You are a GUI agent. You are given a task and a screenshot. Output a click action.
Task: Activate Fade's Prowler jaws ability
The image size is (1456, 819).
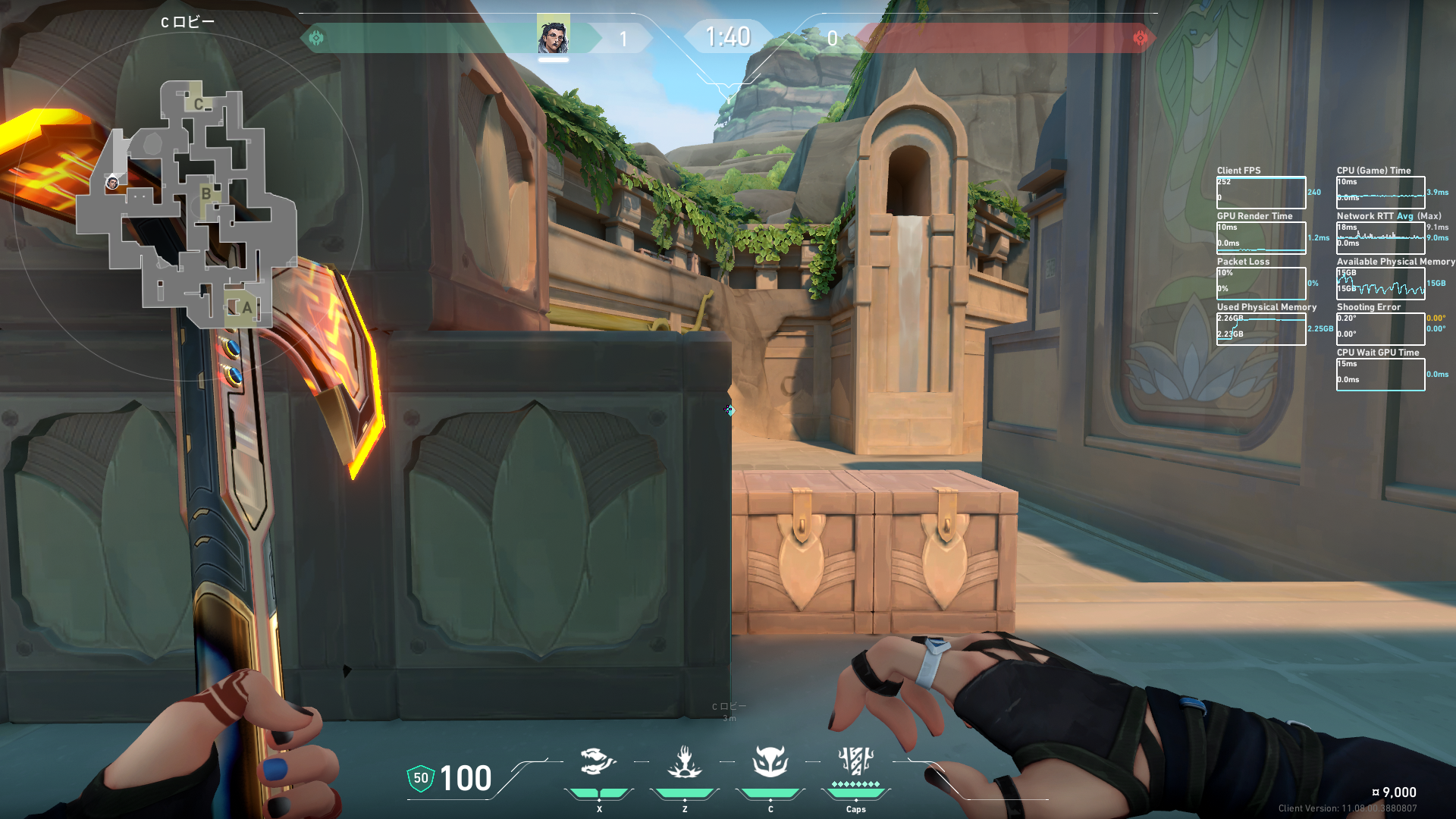click(598, 761)
